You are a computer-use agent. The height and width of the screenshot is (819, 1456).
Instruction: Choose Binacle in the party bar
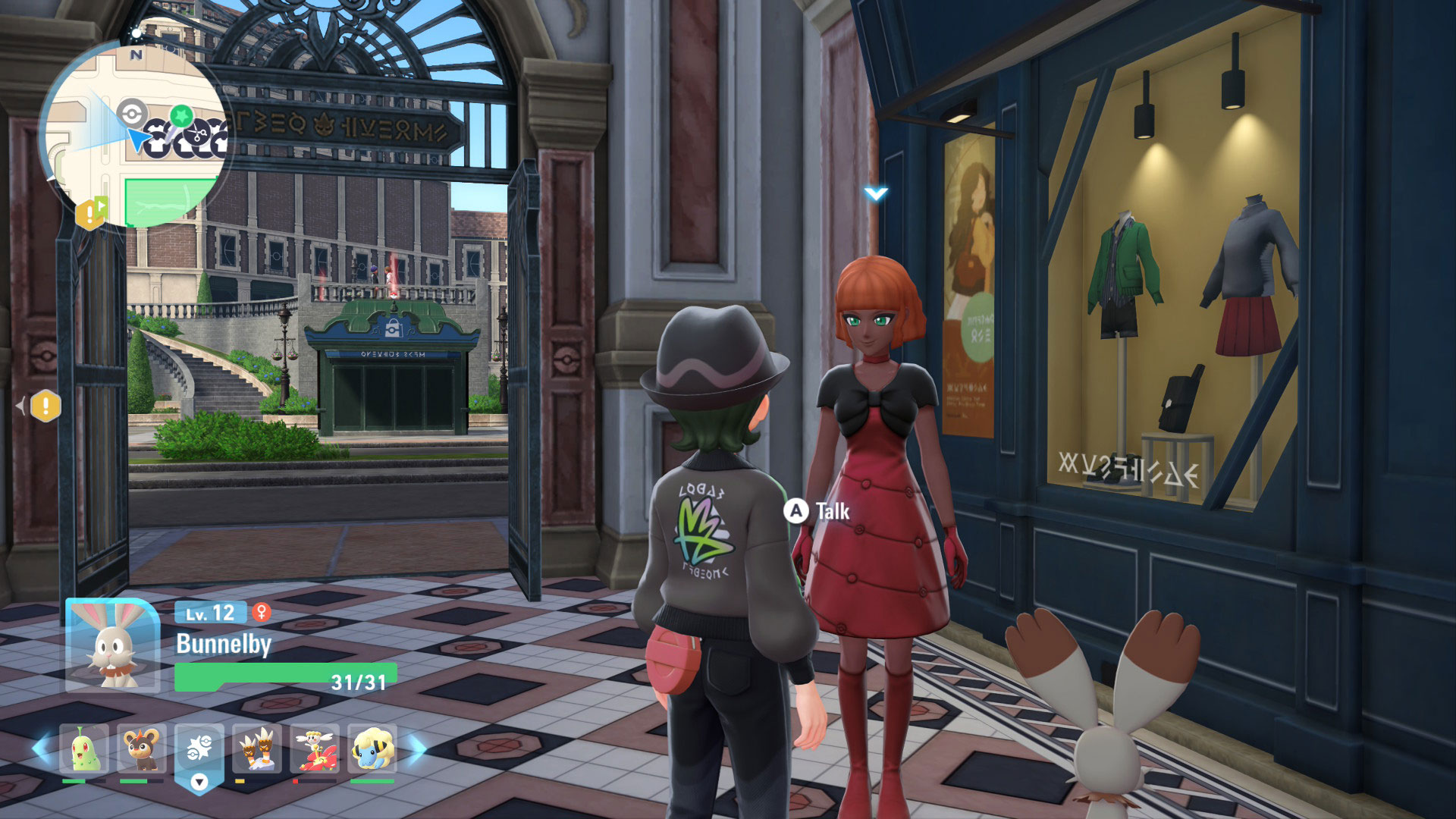tap(256, 749)
